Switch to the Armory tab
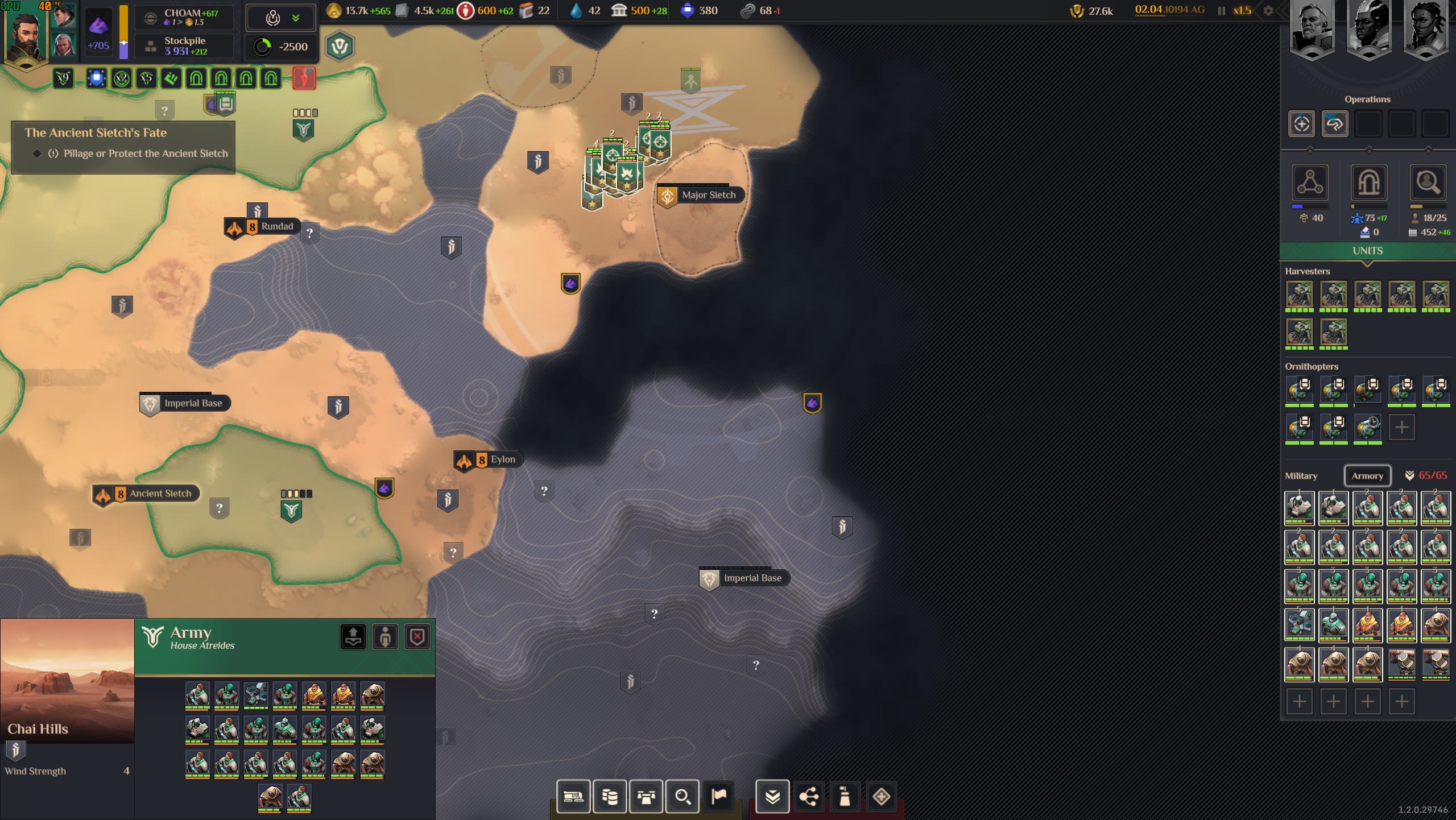Screen dimensions: 1456x820 pyautogui.click(x=1367, y=476)
